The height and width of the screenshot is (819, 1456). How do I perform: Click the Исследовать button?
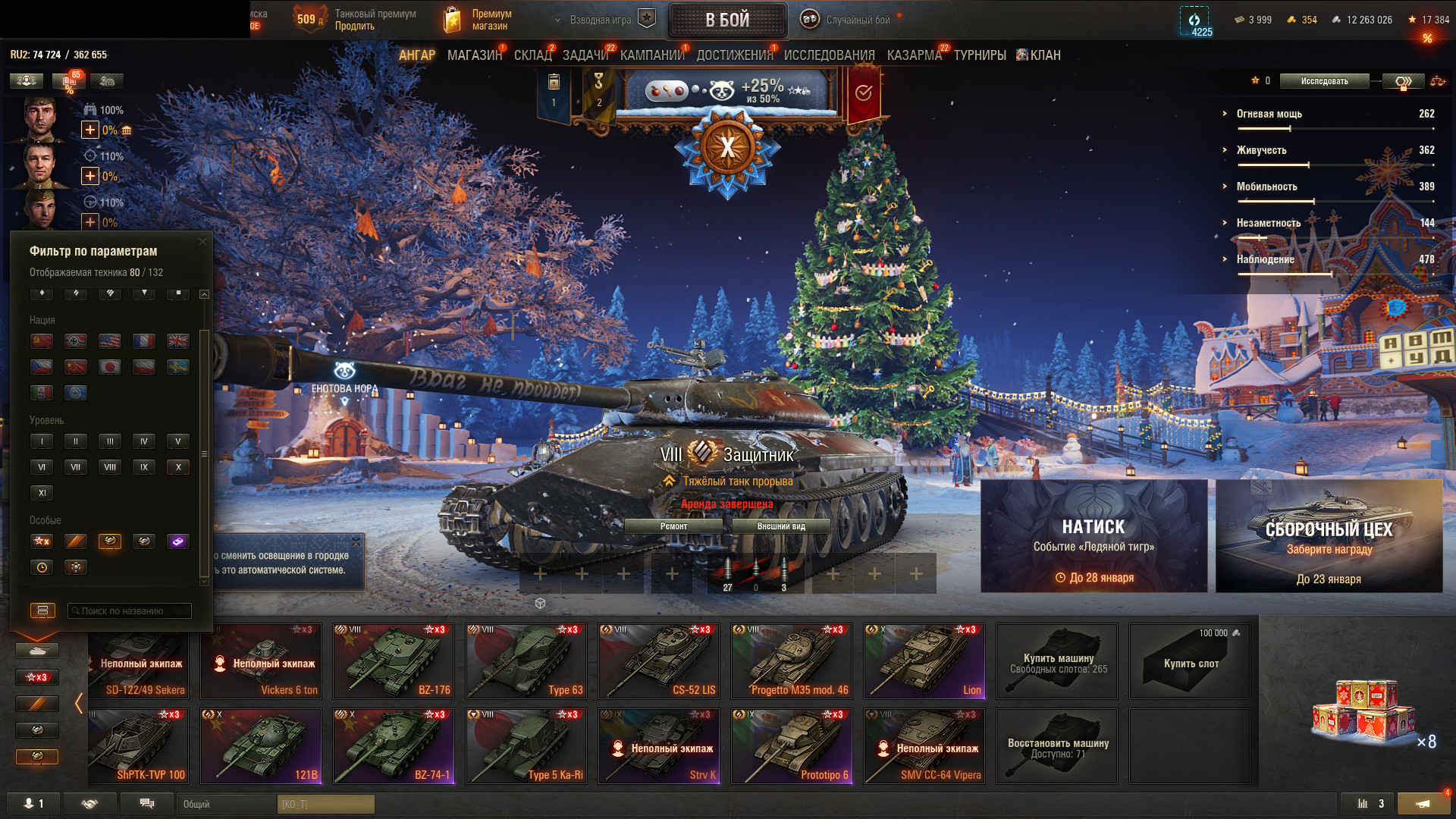(x=1324, y=81)
